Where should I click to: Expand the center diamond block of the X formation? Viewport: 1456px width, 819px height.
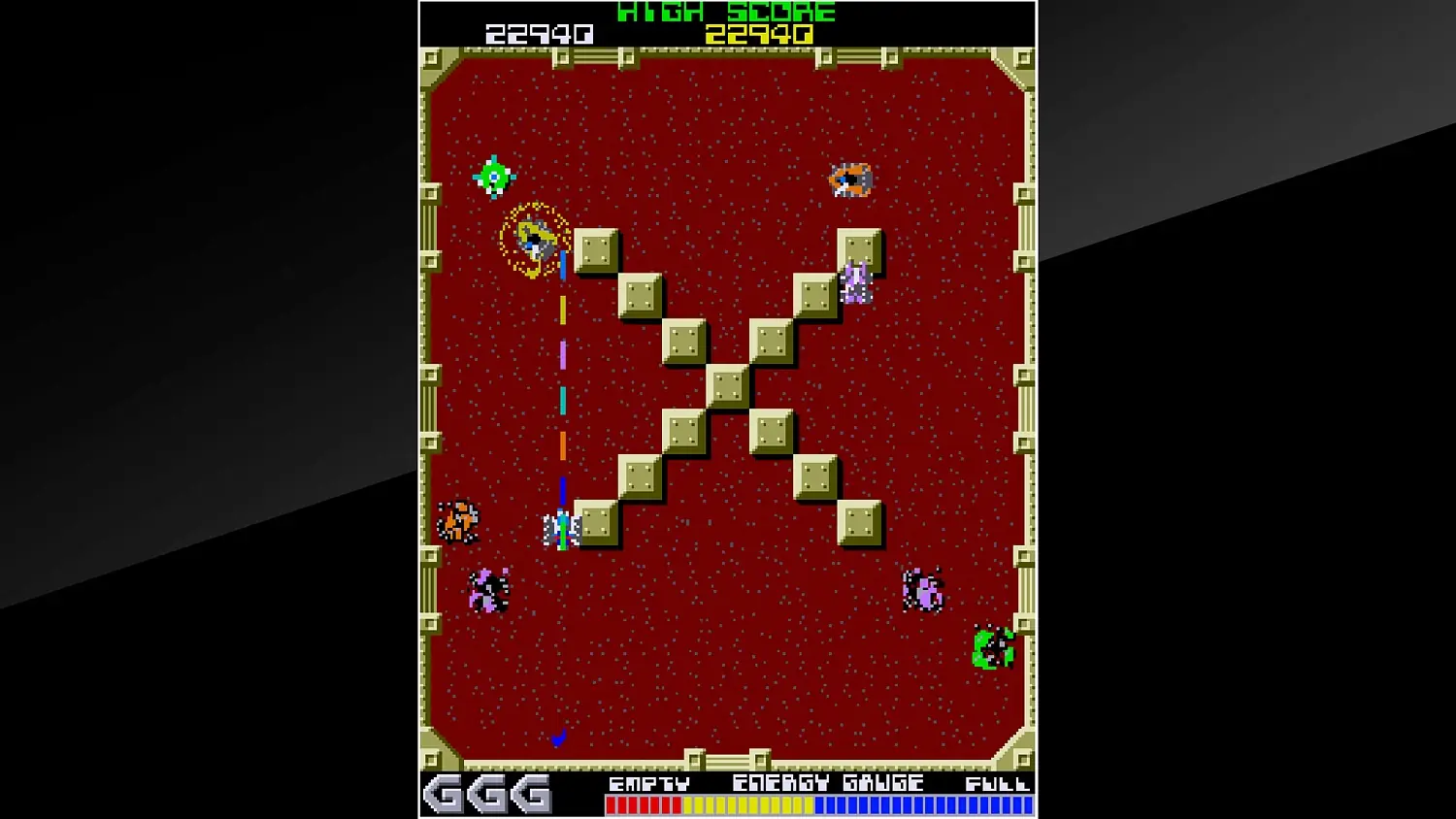(x=726, y=385)
